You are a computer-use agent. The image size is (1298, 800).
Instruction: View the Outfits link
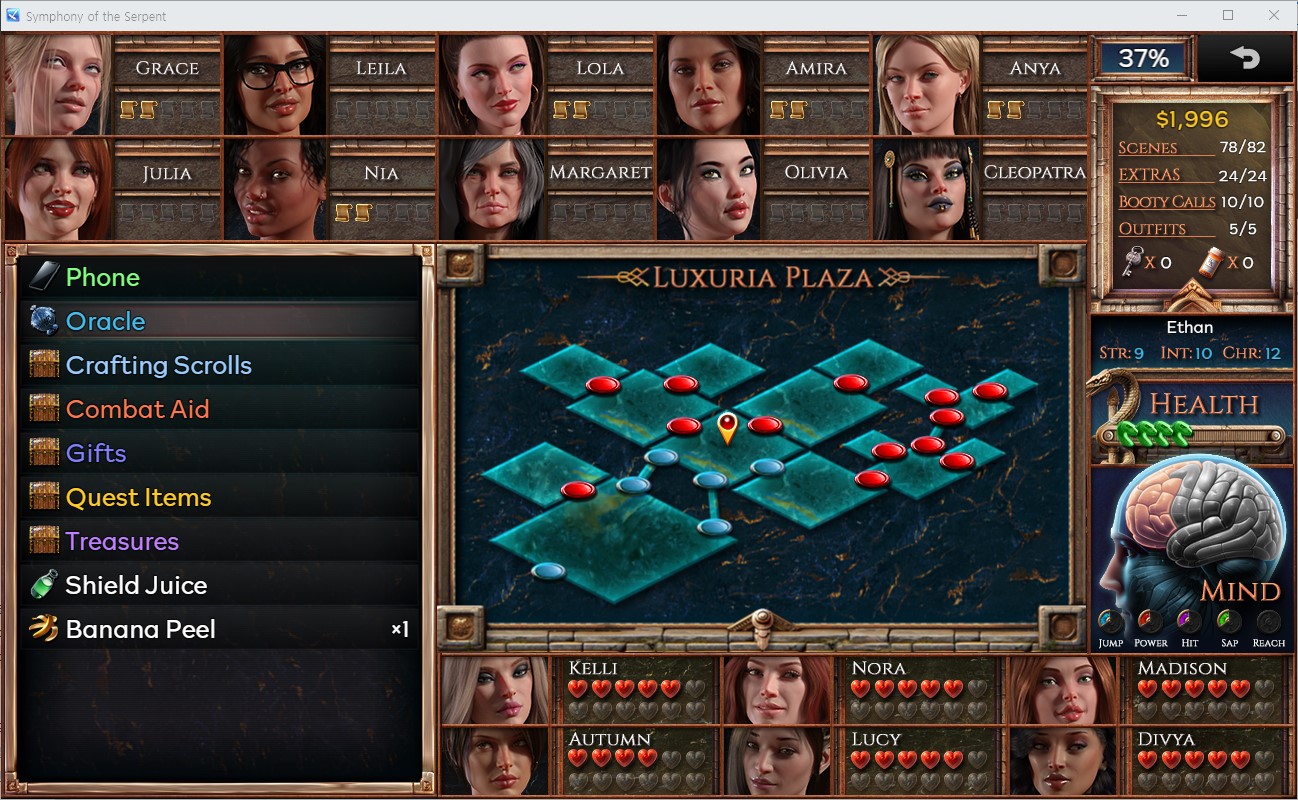coord(1152,229)
